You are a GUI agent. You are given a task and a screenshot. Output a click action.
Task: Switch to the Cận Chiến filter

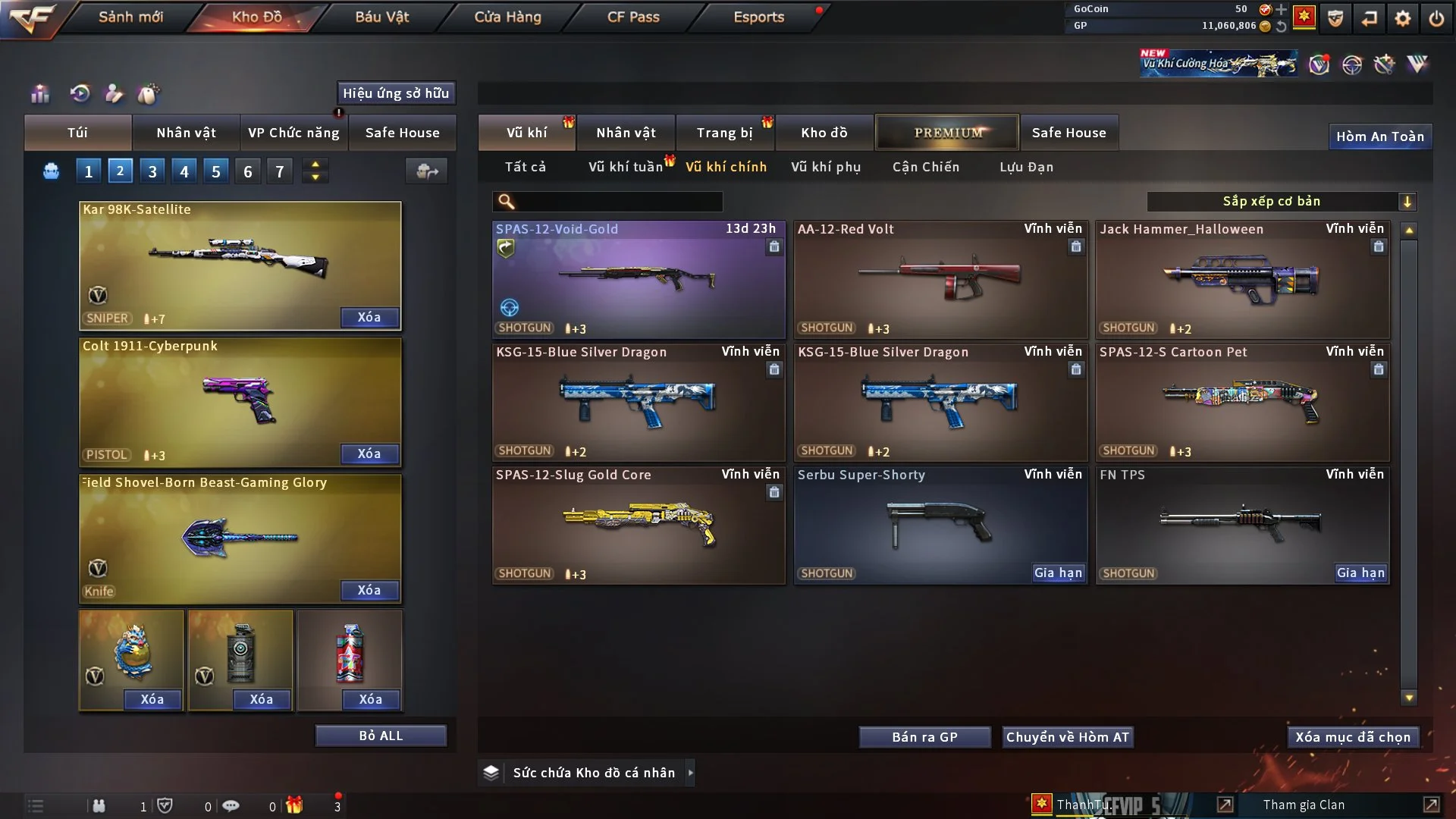(925, 167)
